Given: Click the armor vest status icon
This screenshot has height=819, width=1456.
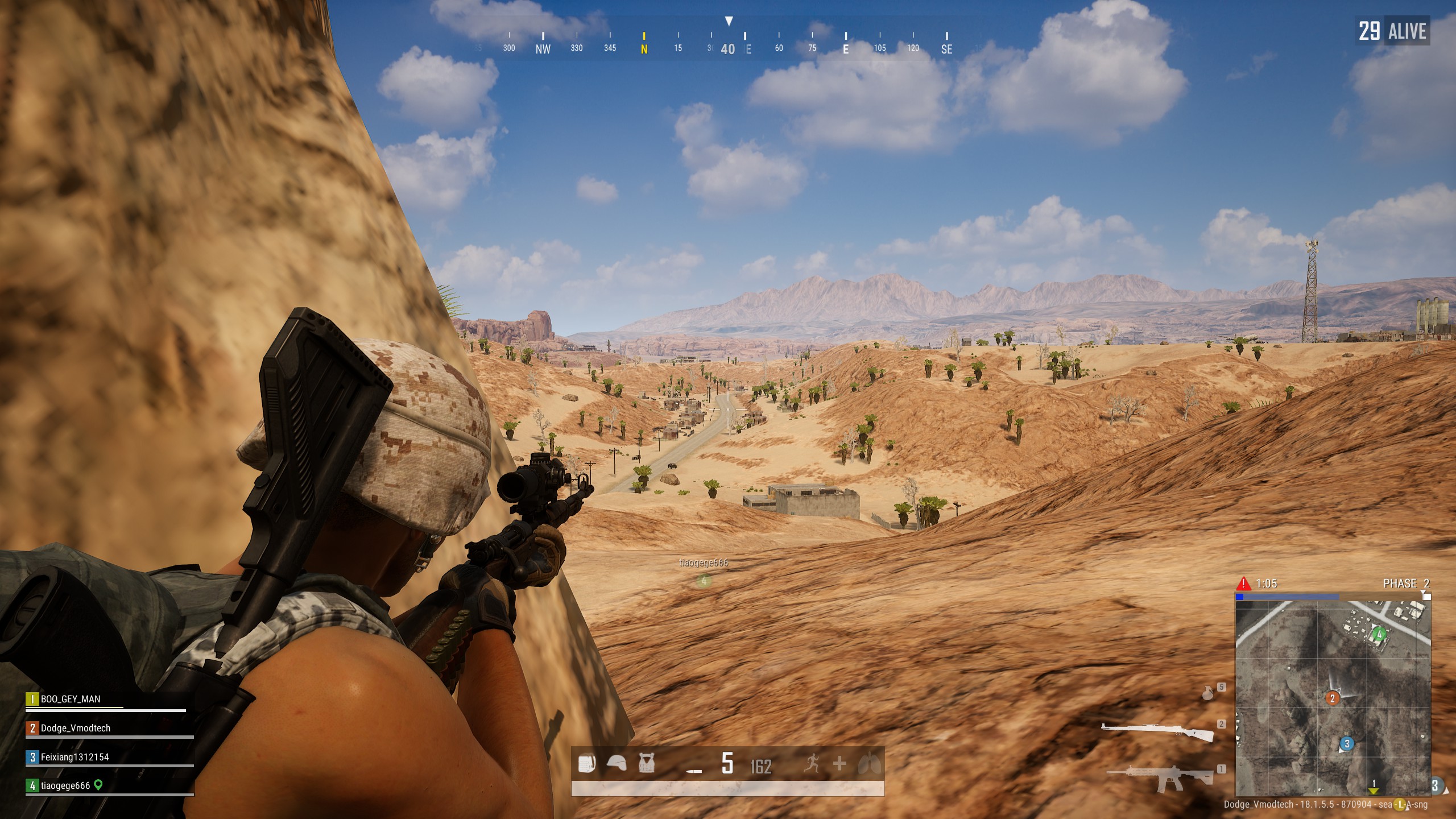Looking at the screenshot, I should (x=646, y=763).
